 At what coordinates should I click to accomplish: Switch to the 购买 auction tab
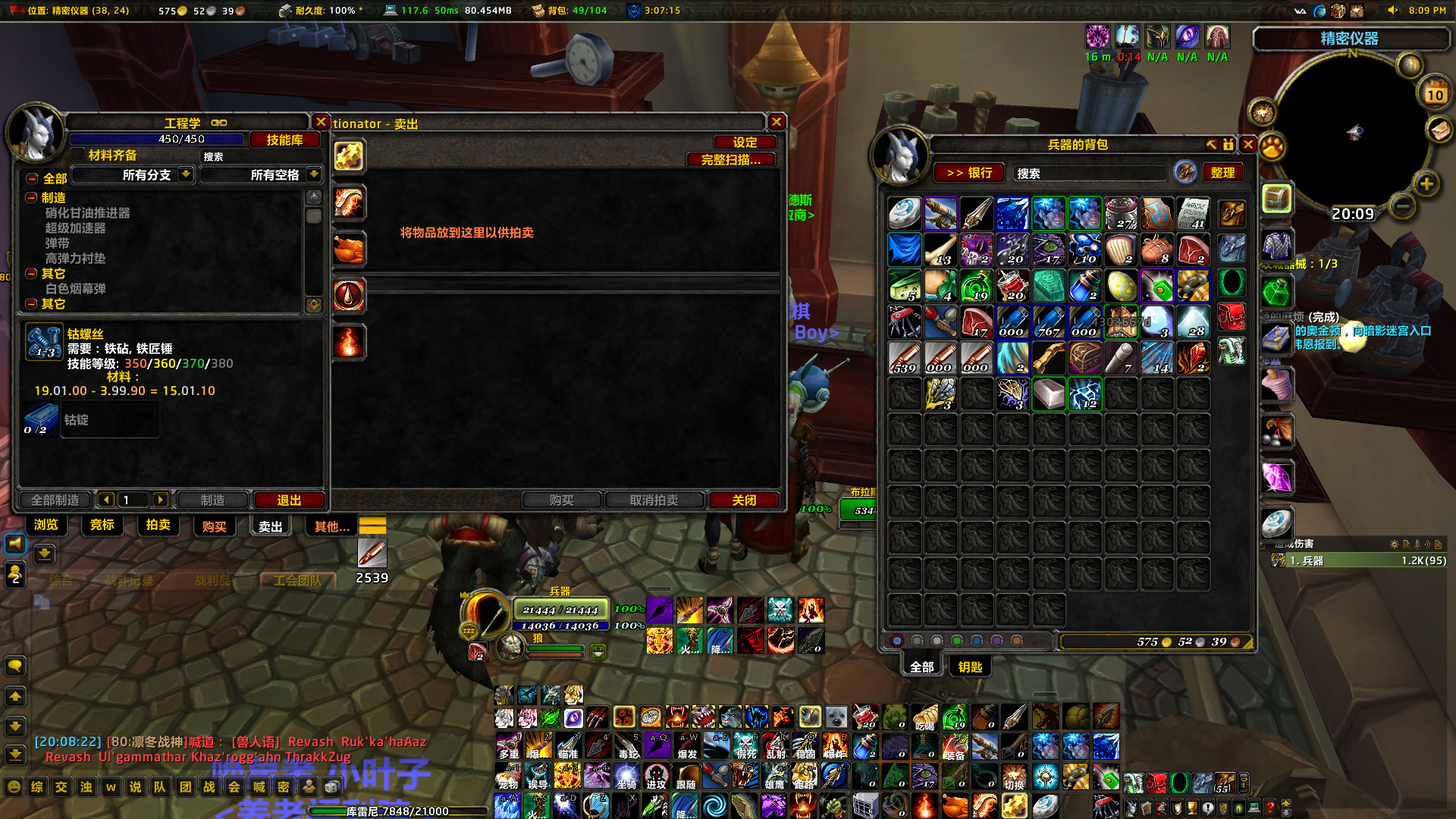point(213,526)
